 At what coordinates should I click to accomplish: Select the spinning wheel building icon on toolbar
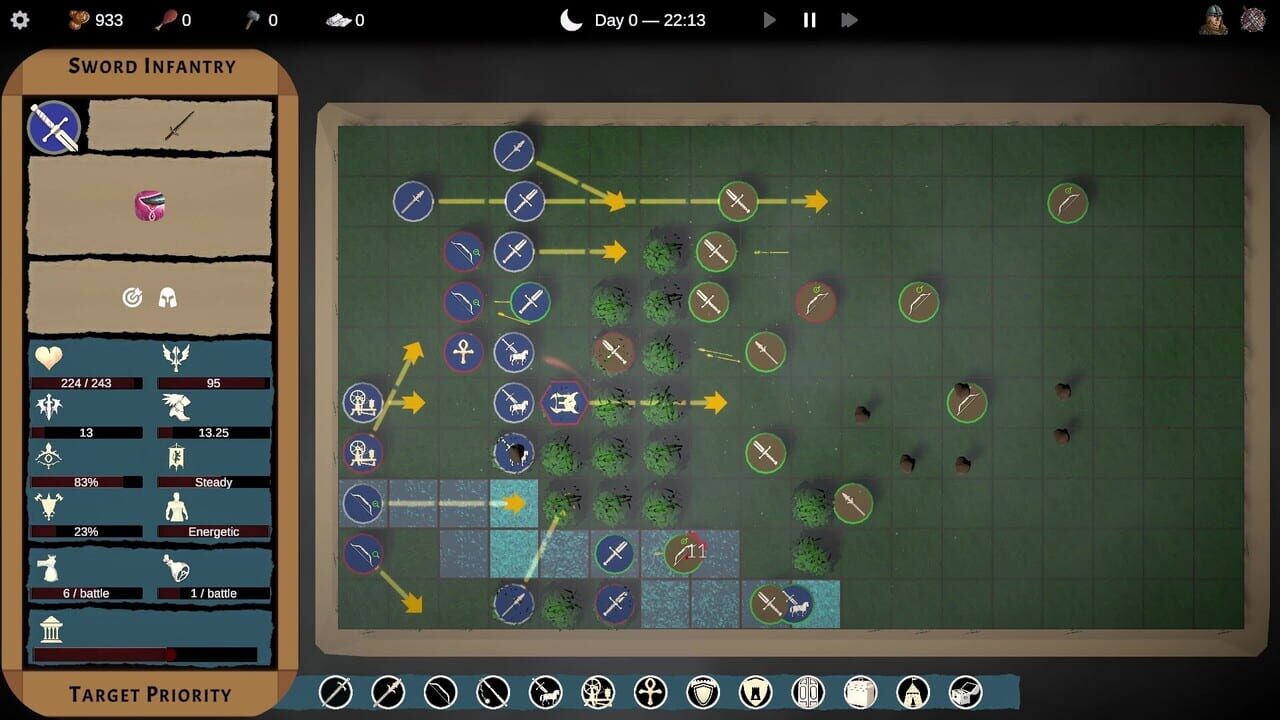coord(596,691)
